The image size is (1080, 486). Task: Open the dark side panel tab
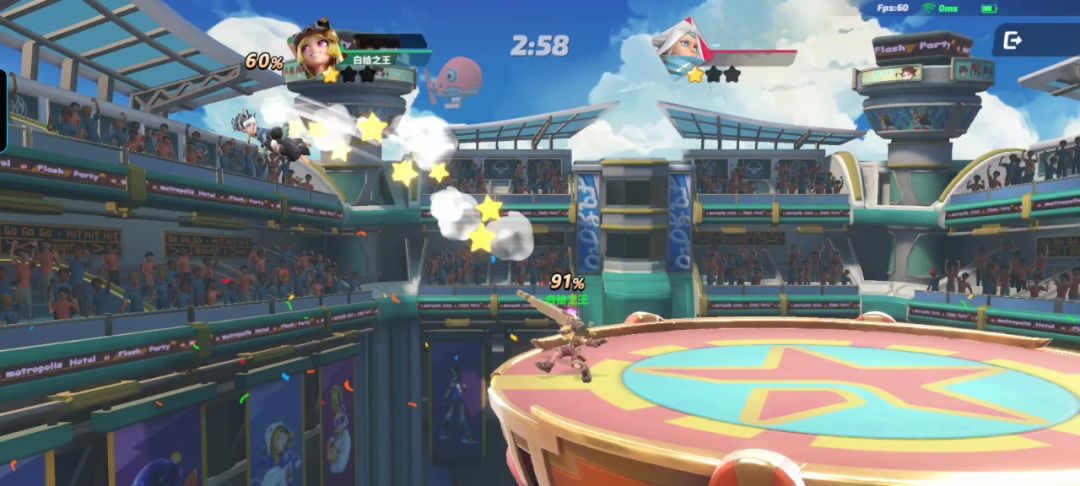coord(4,110)
